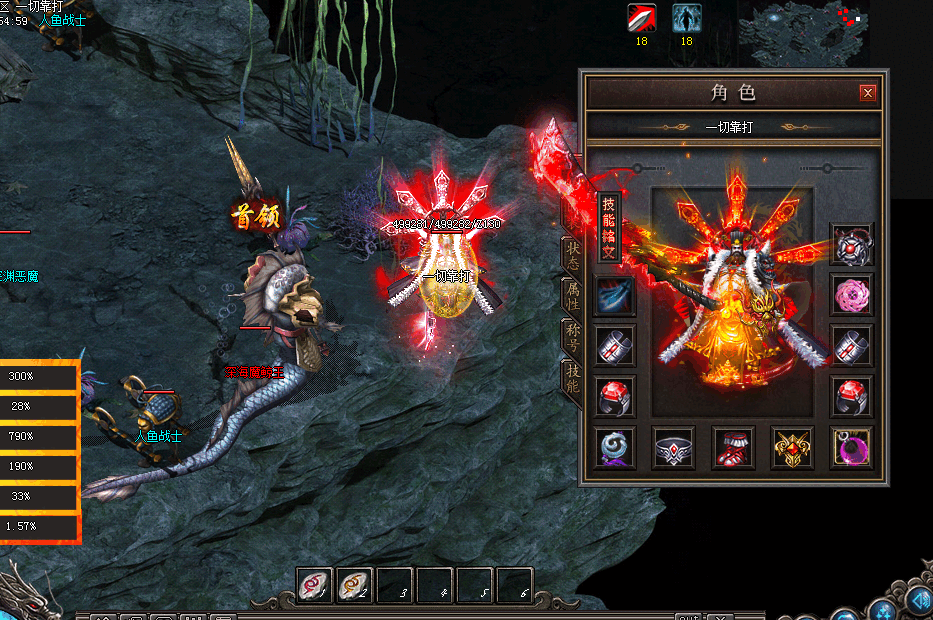
Task: Select the red-gem necklace equipment slot
Action: click(x=852, y=244)
